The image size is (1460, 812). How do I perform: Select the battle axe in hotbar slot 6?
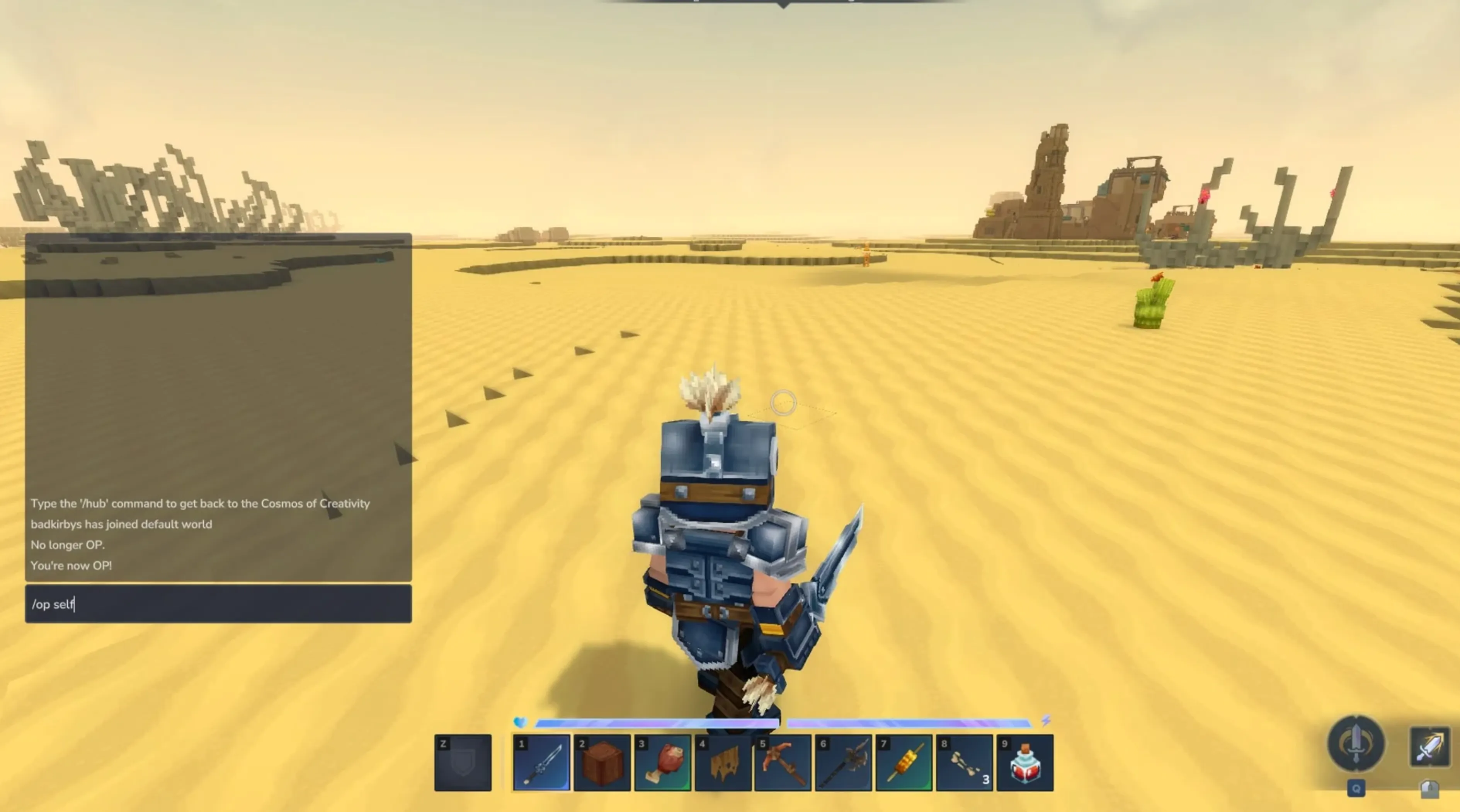click(844, 762)
